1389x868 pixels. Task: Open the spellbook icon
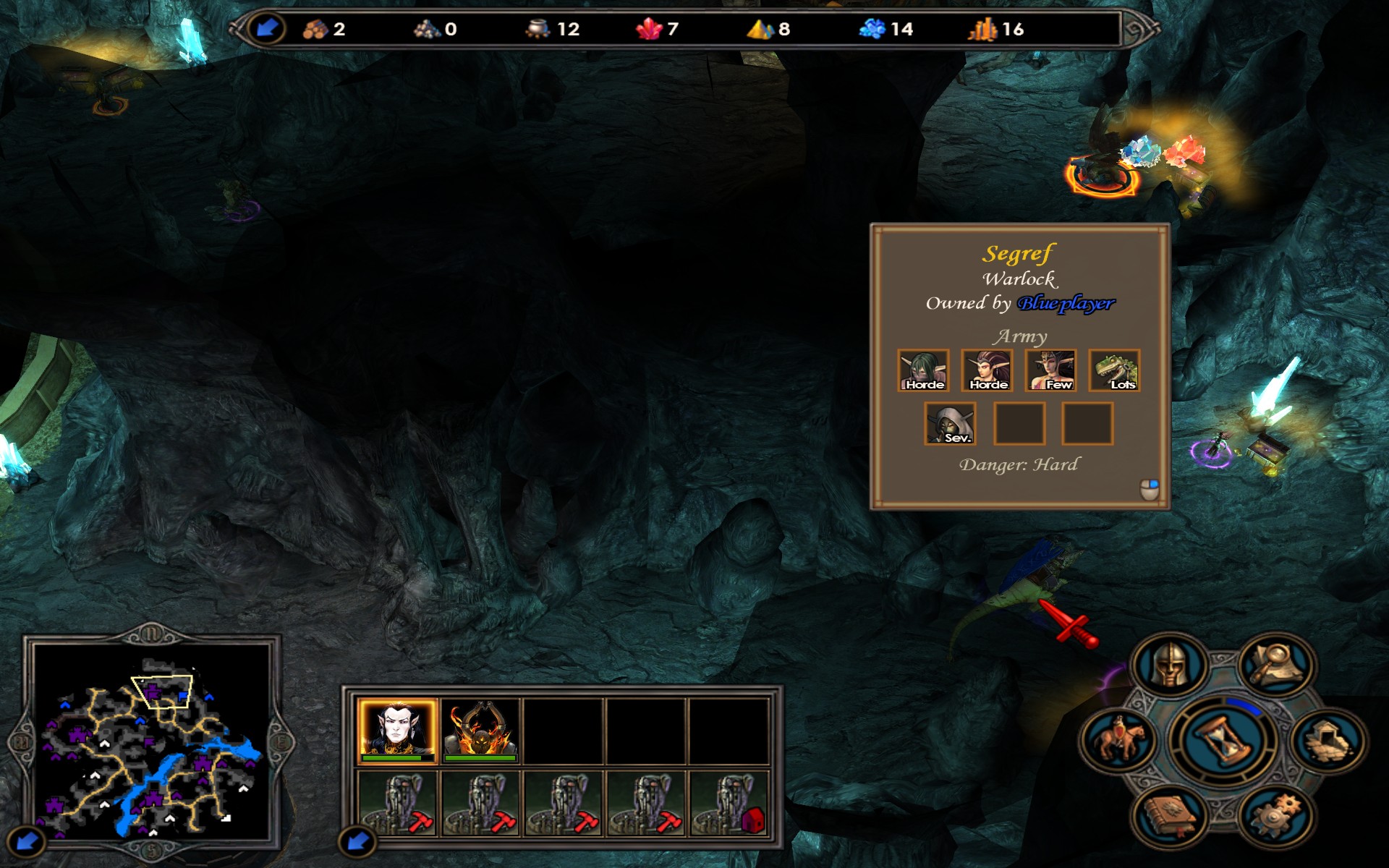1169,817
